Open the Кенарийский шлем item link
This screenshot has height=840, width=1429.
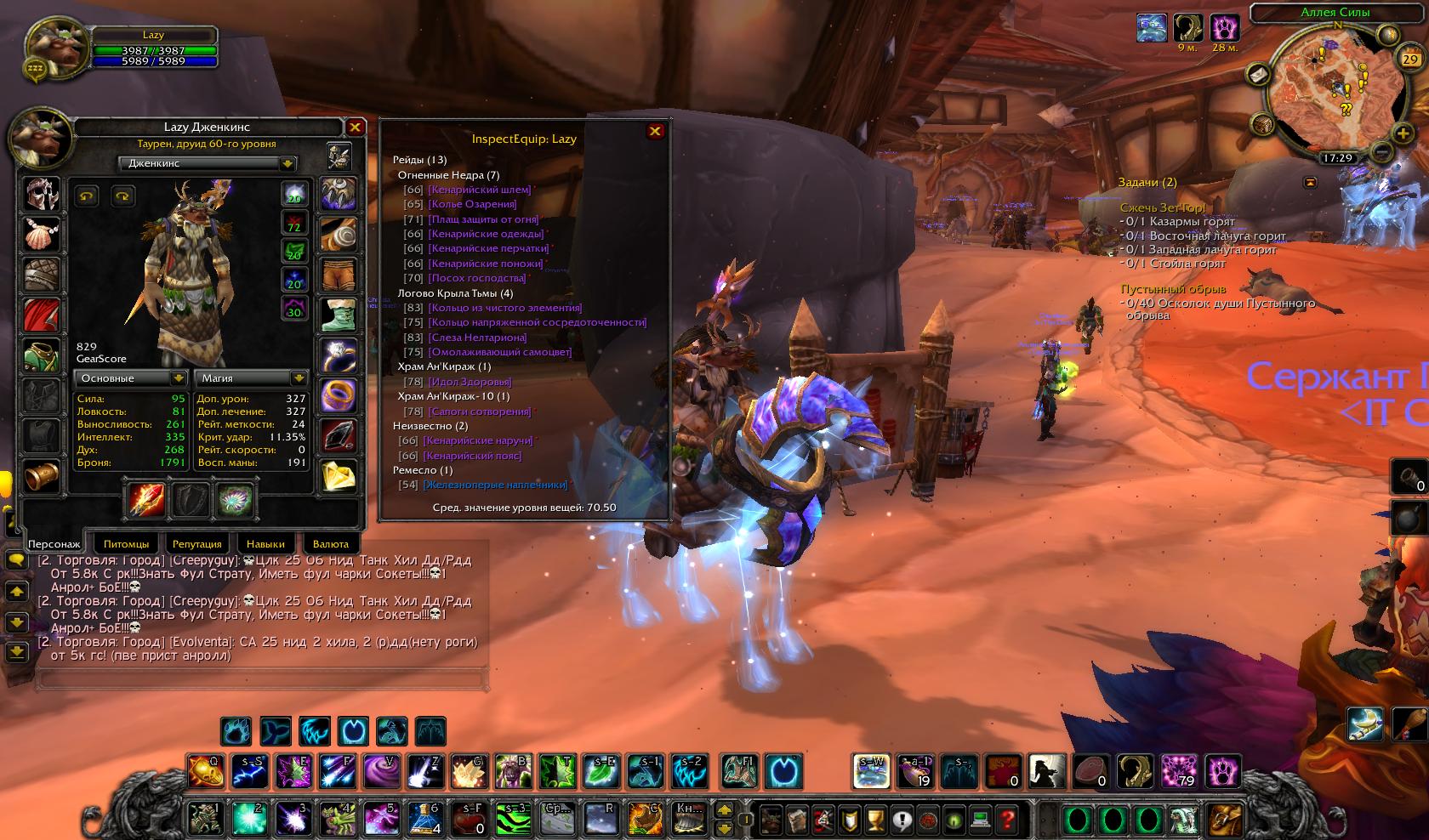coord(479,190)
